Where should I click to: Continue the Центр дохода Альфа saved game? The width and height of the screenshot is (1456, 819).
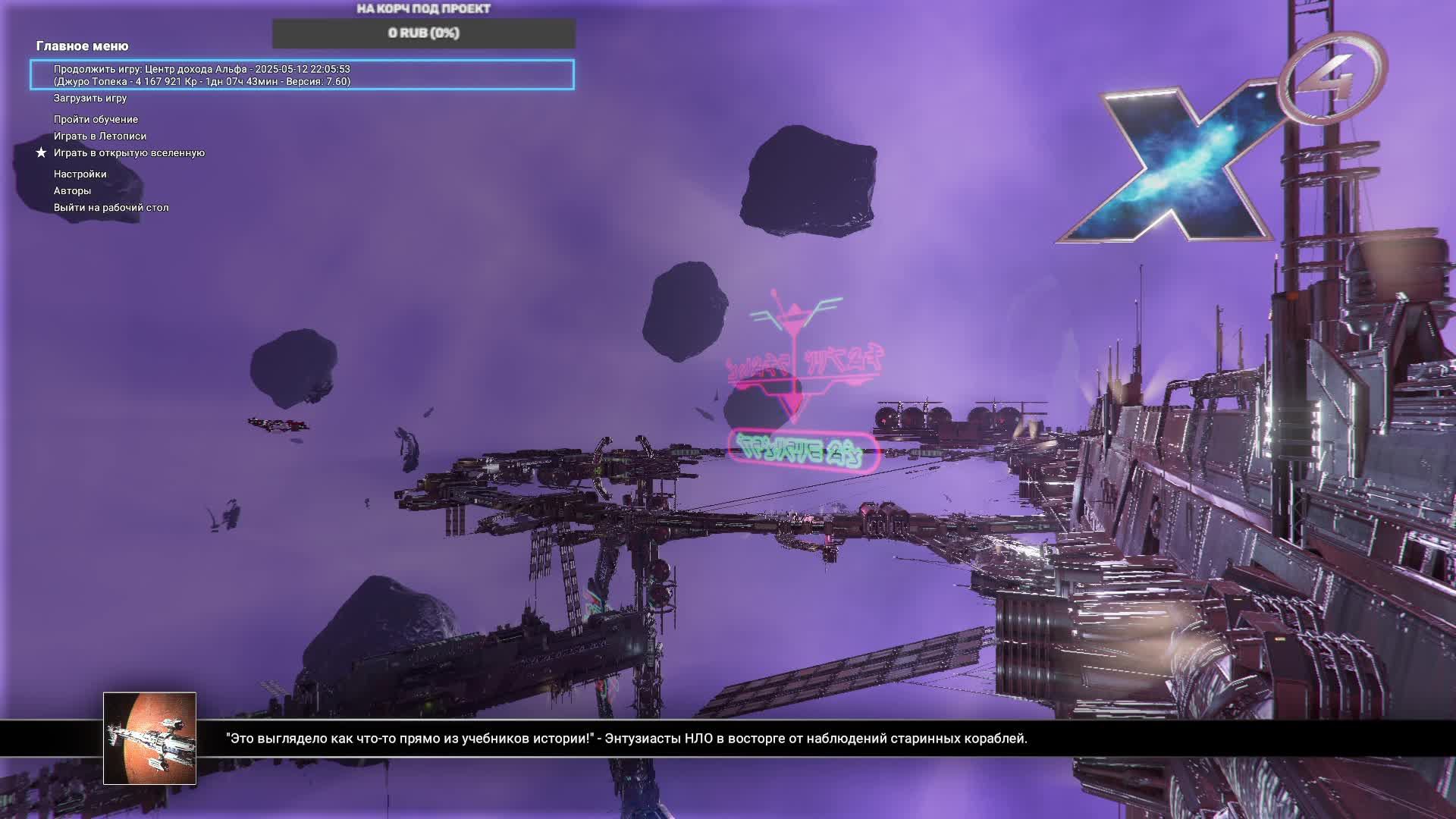coord(302,75)
